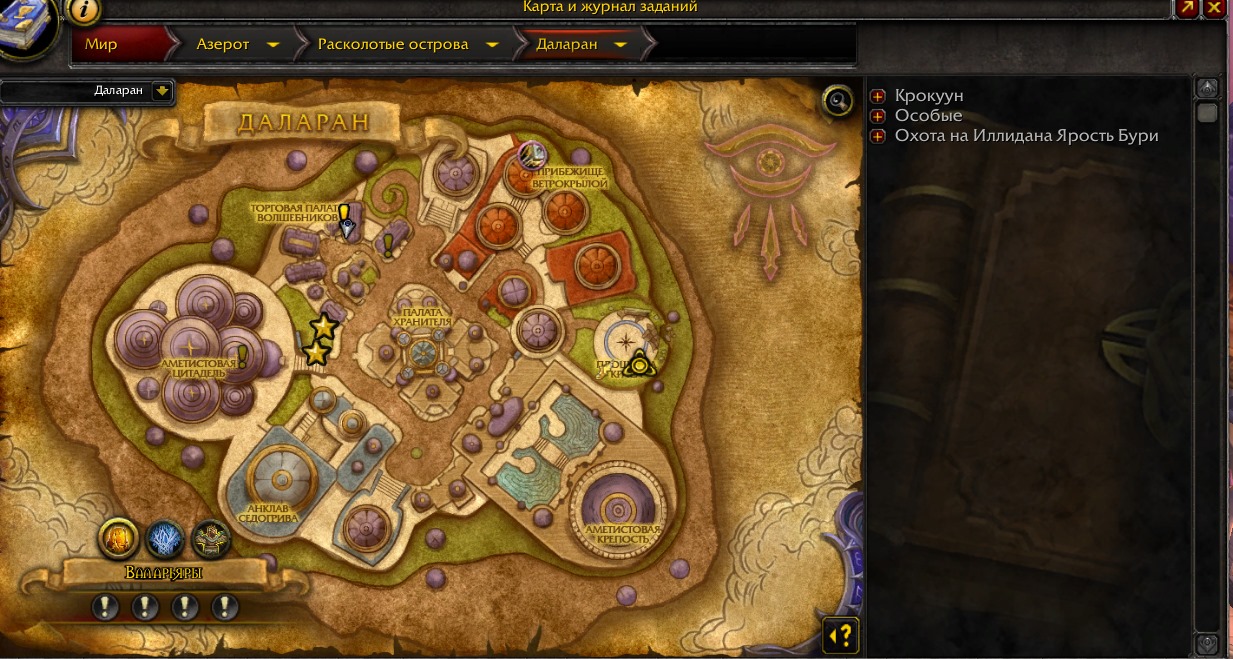Select the golden Валарьяры emissary icon
The image size is (1233, 659).
coord(119,539)
